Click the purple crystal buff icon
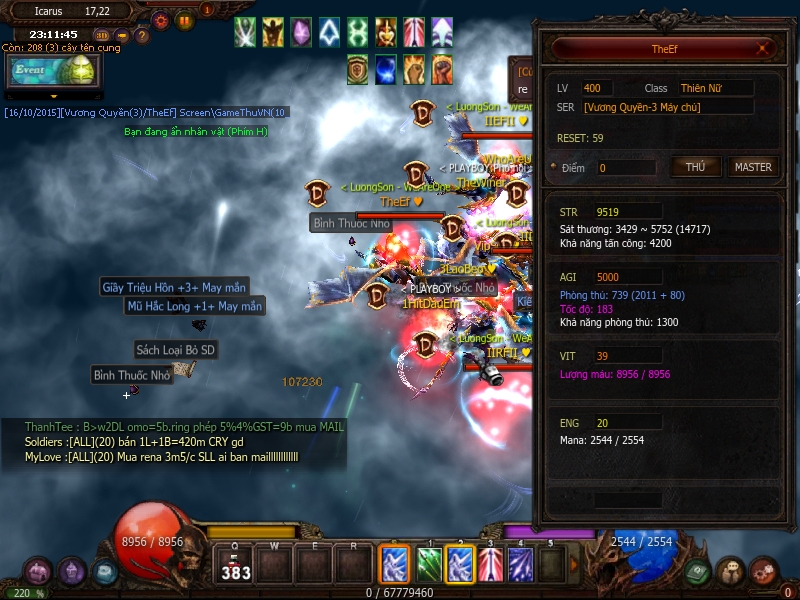The height and width of the screenshot is (600, 800). point(301,32)
